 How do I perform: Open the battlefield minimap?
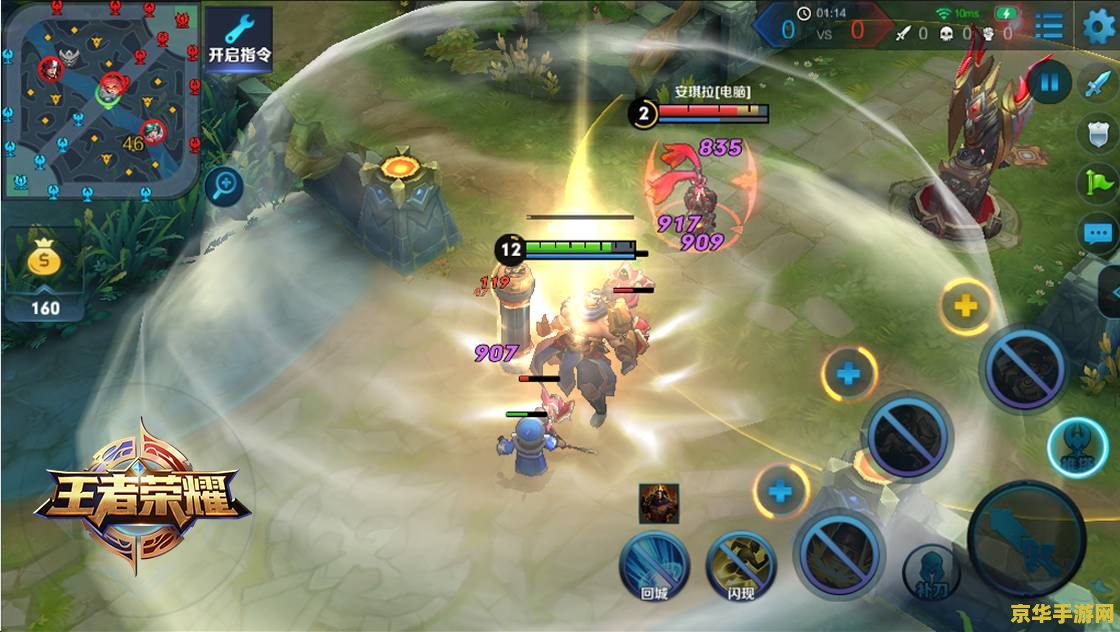pos(99,98)
